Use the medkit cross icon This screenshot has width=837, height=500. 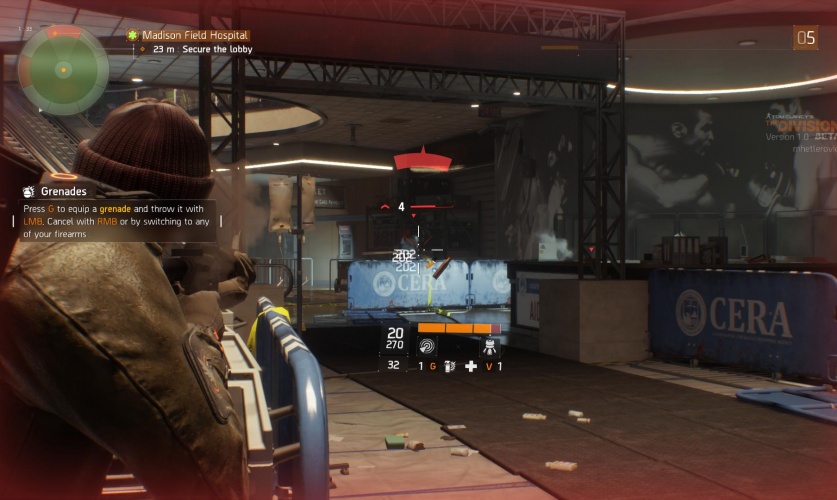[471, 367]
